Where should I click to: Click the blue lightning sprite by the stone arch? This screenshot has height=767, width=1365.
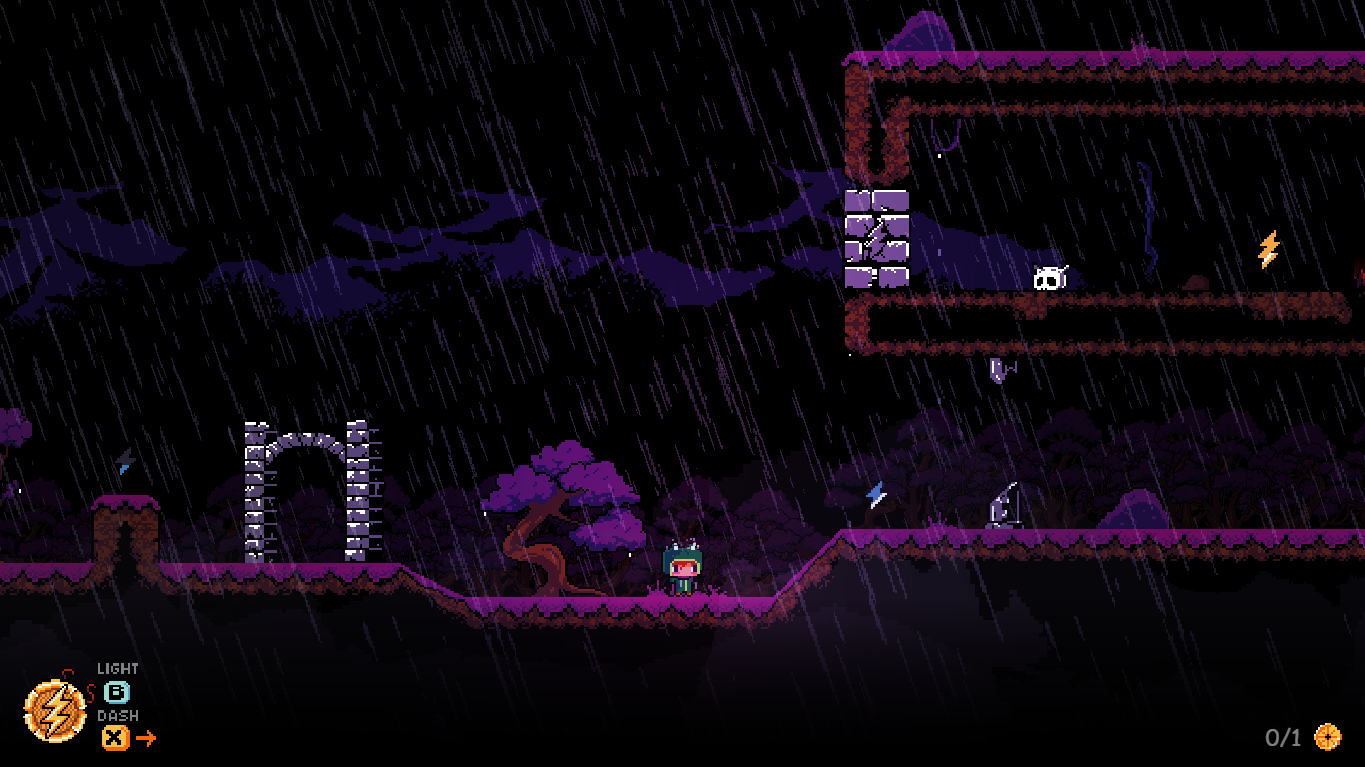tap(125, 462)
